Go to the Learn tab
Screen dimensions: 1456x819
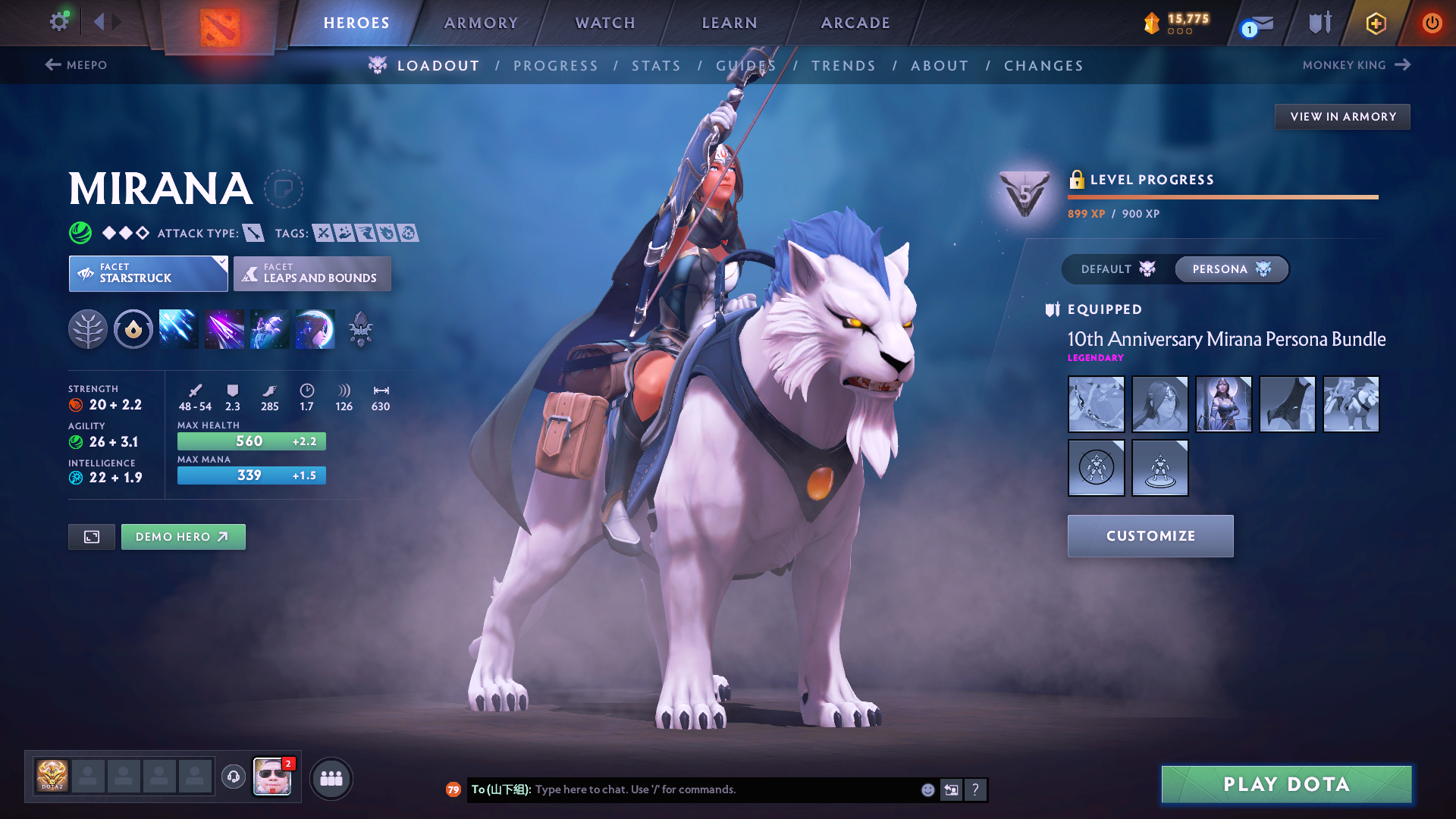coord(730,23)
